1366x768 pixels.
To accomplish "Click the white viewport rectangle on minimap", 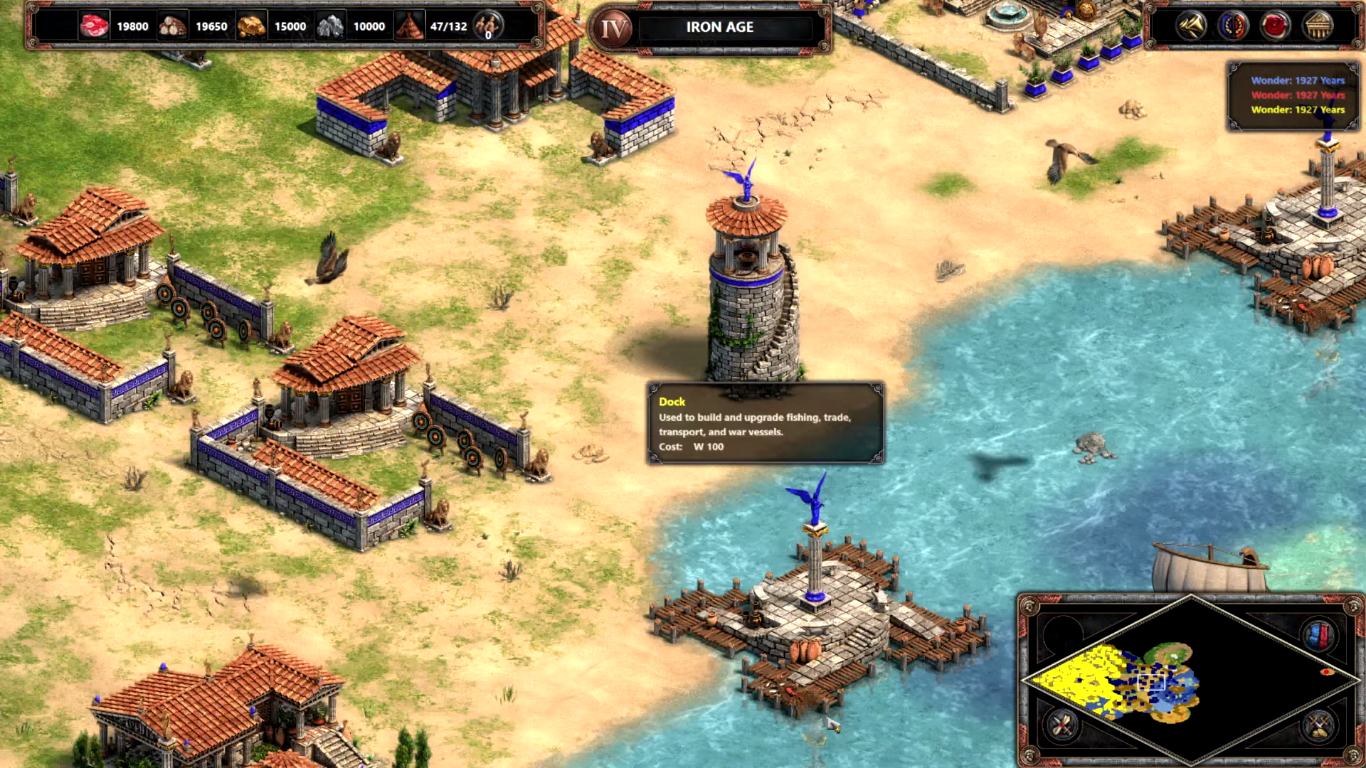I will tap(1151, 682).
